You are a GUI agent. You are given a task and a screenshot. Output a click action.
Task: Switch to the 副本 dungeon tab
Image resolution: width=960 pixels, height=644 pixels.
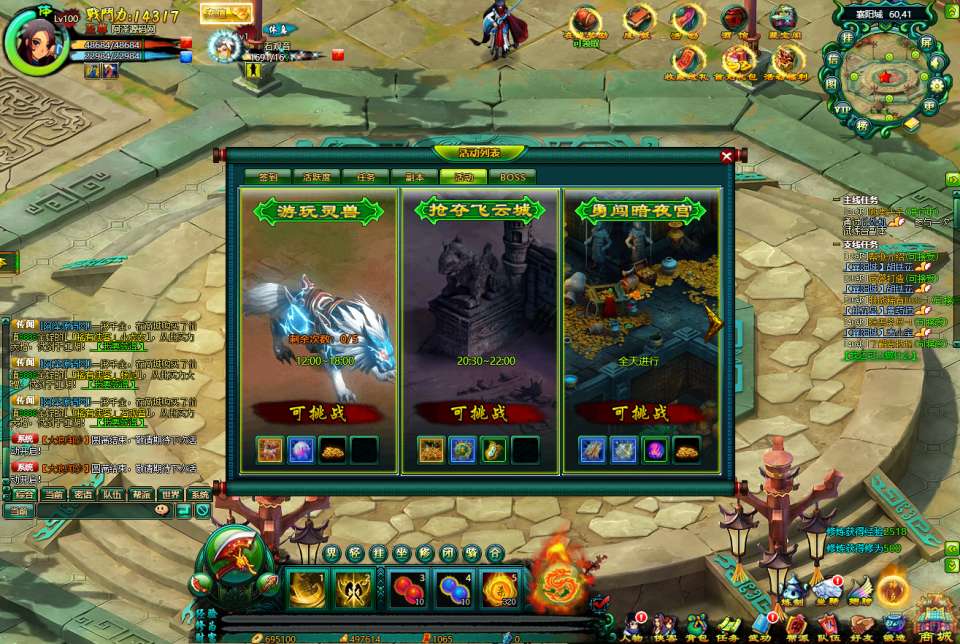(x=415, y=177)
